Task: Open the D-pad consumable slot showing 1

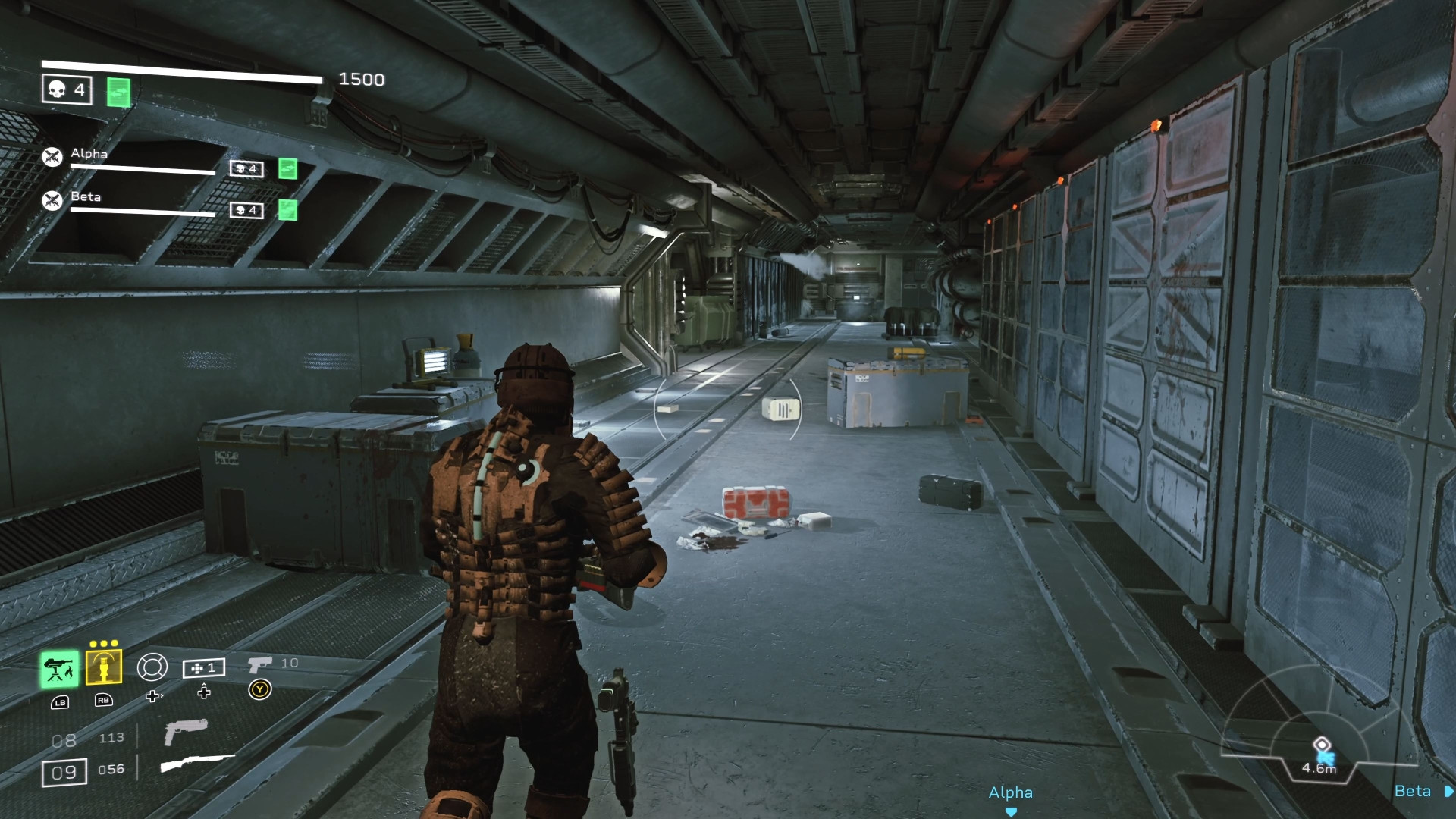Action: pyautogui.click(x=203, y=668)
